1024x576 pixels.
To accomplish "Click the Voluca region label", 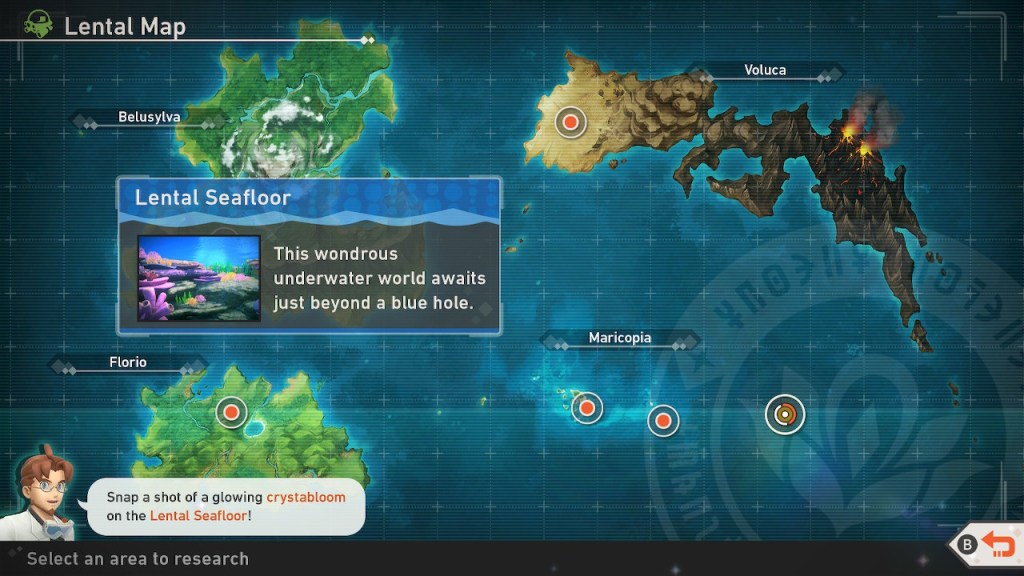I will coord(765,70).
